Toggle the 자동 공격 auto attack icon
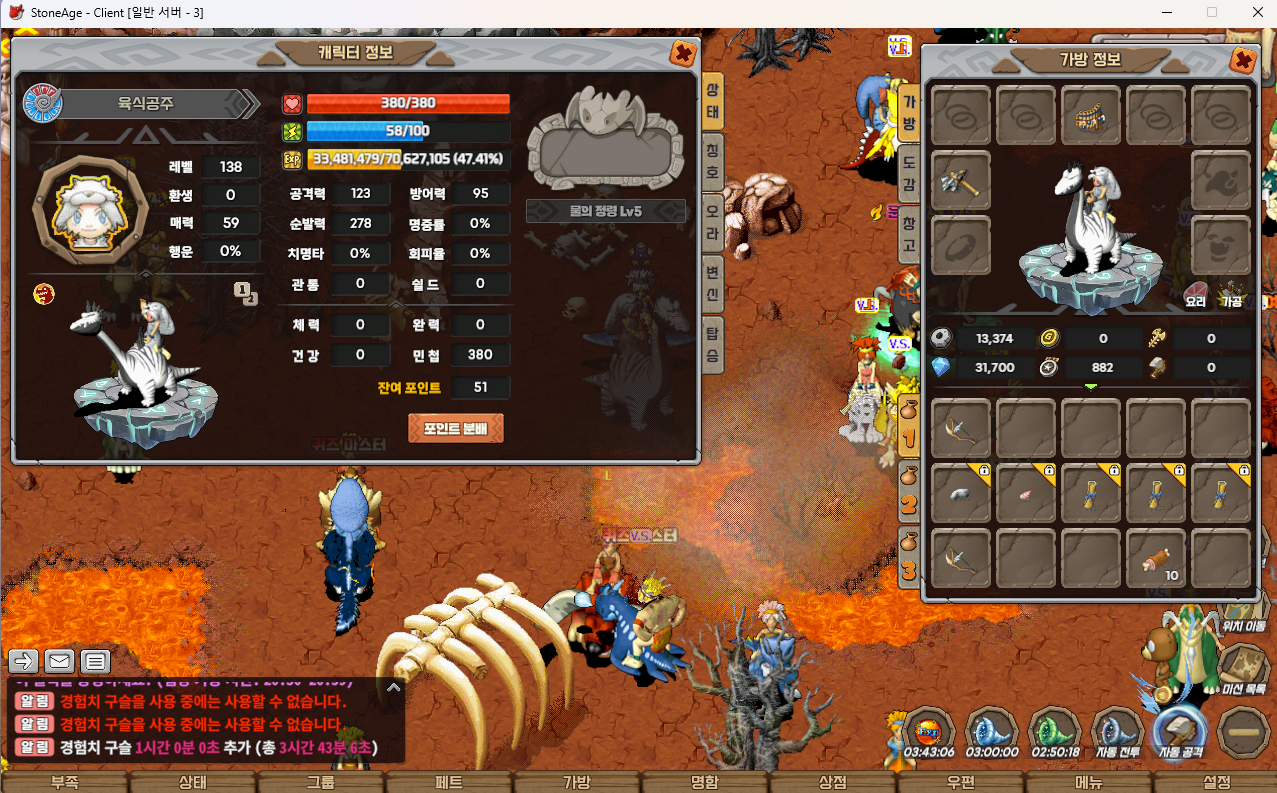 (x=1181, y=733)
